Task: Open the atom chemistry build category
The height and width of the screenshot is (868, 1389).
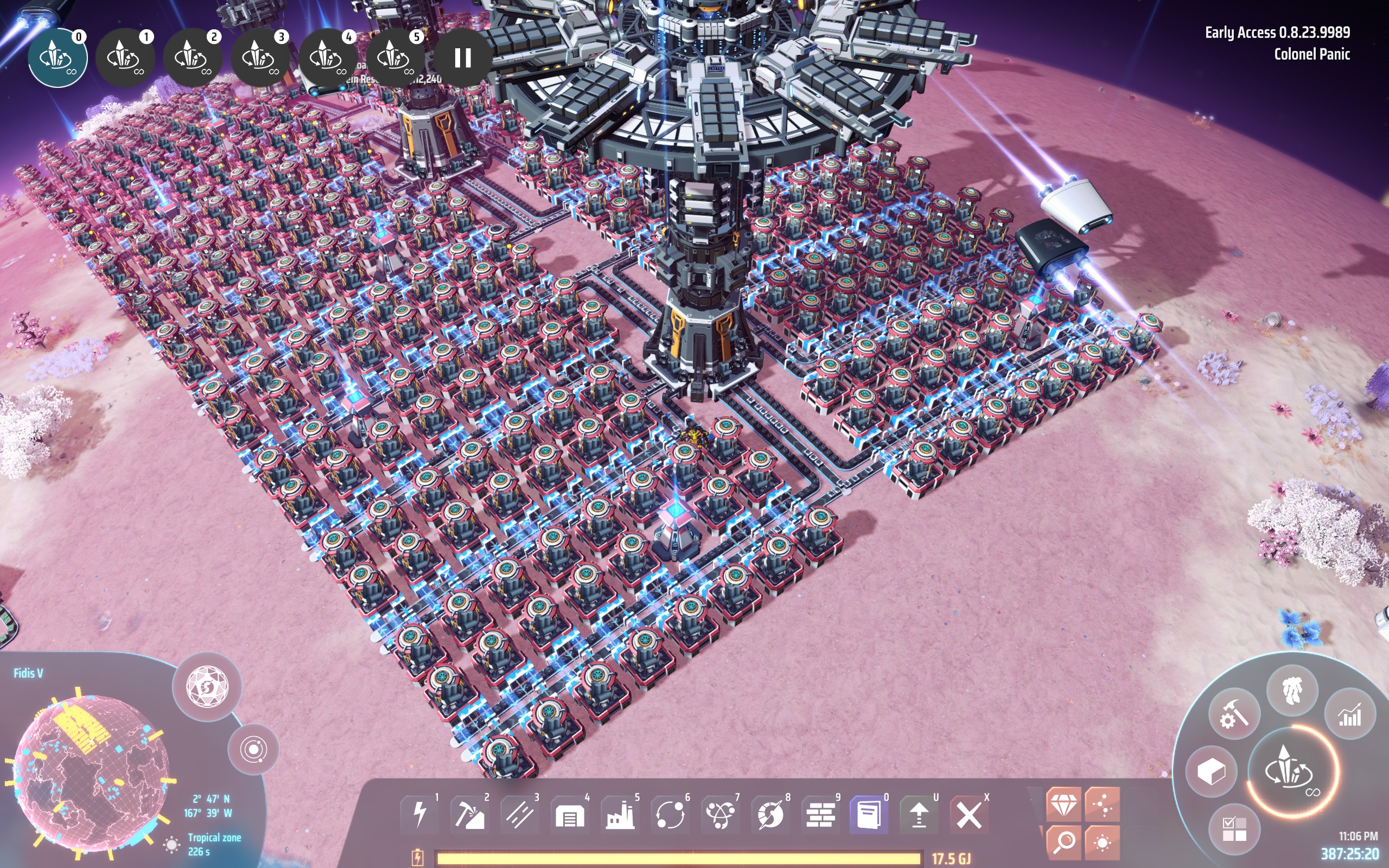Action: [x=721, y=814]
